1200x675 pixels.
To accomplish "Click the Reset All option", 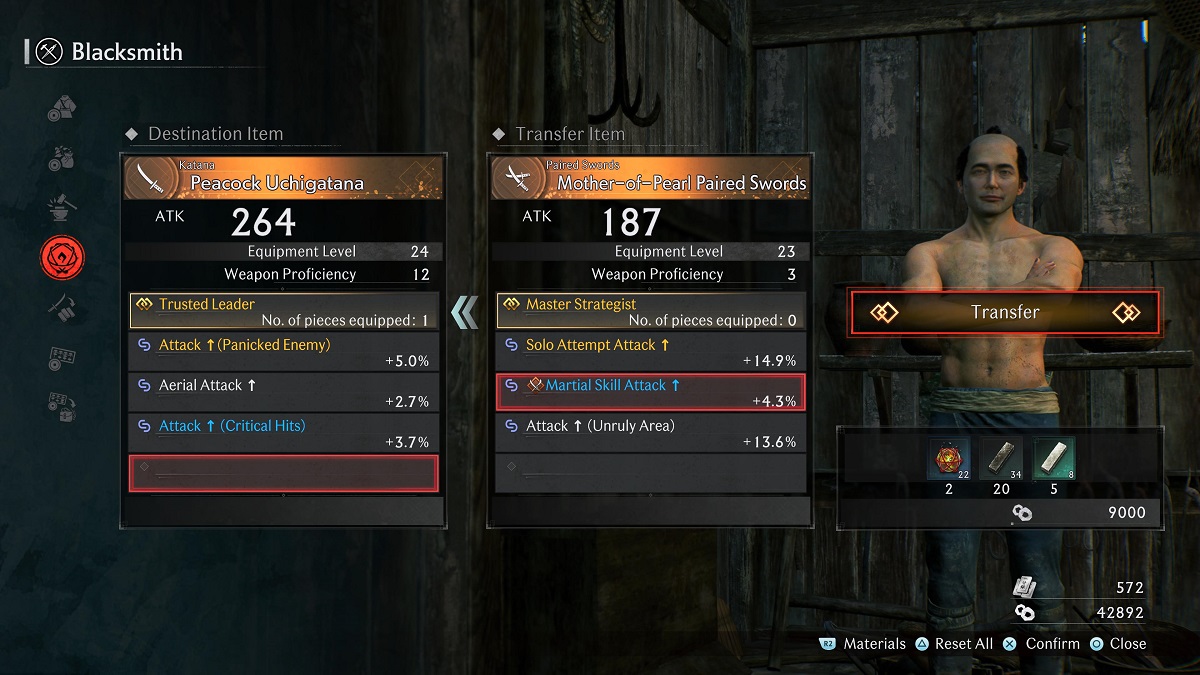I will point(954,644).
